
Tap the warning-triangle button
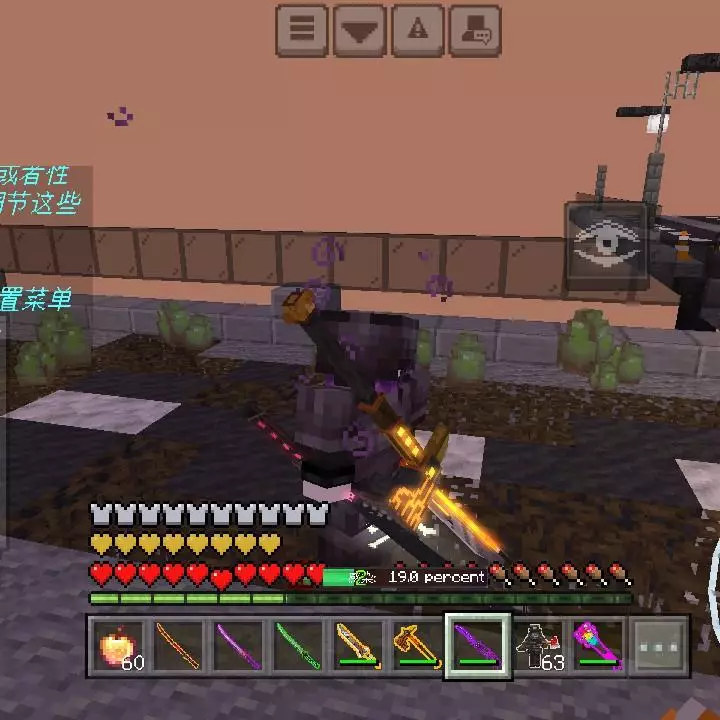tap(417, 30)
